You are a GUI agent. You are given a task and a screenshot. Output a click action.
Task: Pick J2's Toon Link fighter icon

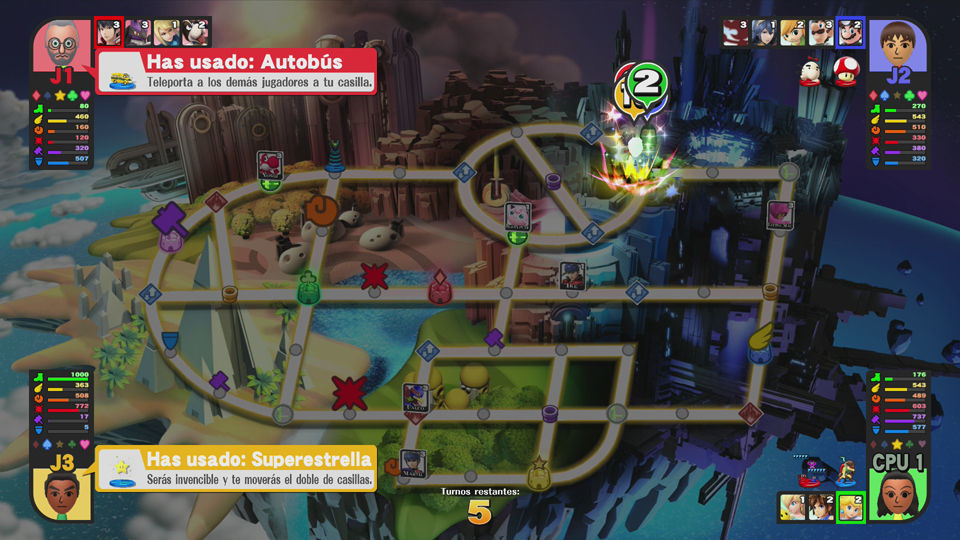click(792, 32)
